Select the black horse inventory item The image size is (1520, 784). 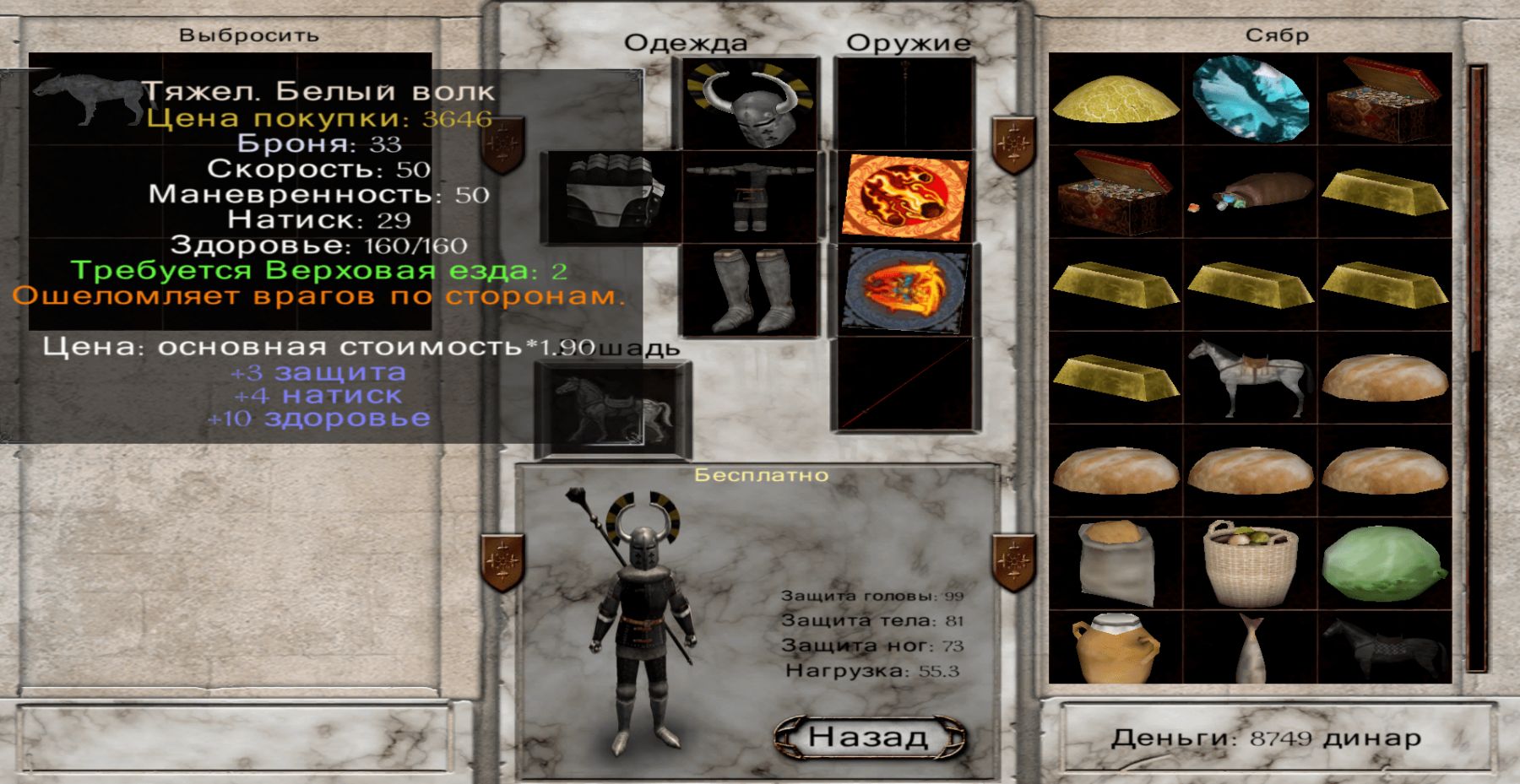1385,648
